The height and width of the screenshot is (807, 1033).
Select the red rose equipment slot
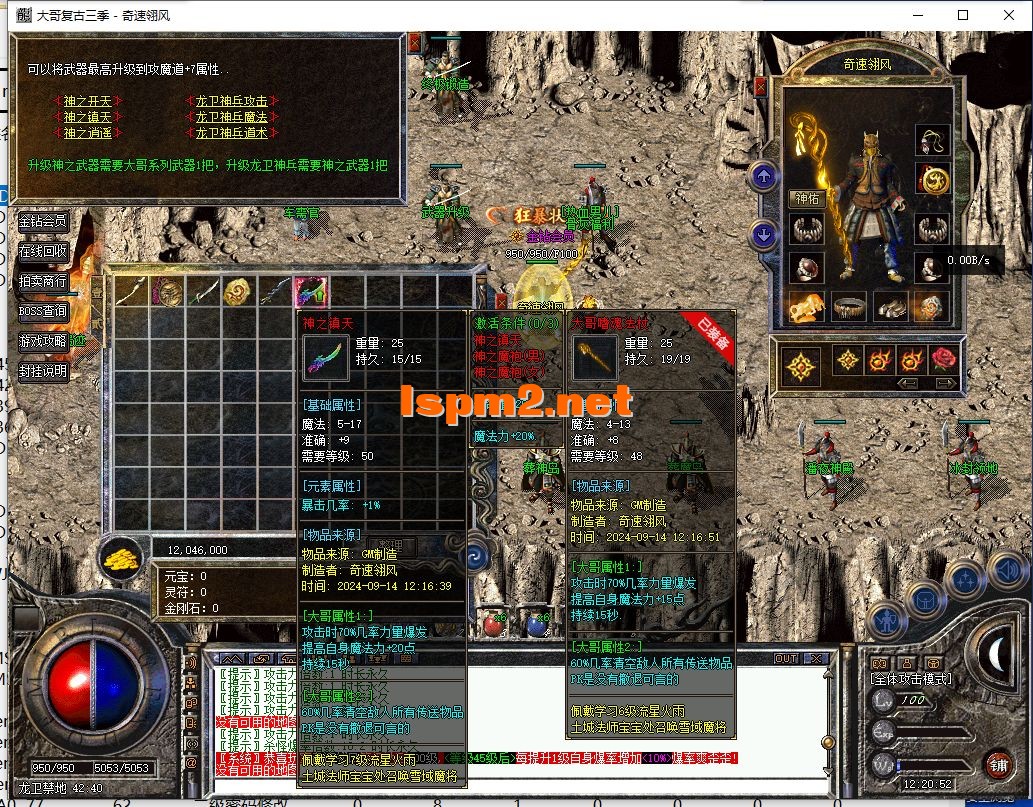point(943,359)
